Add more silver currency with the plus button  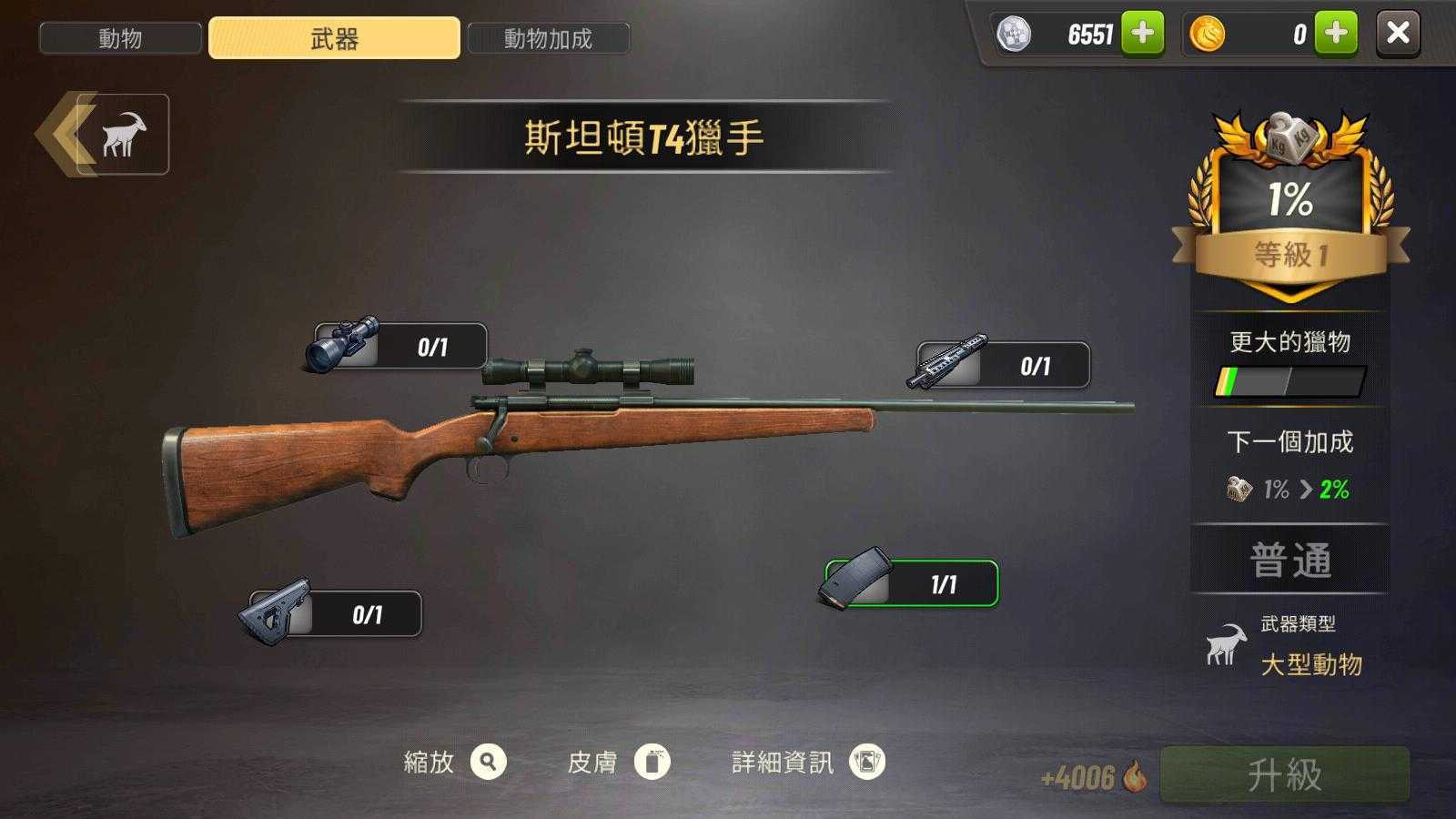tap(1142, 34)
